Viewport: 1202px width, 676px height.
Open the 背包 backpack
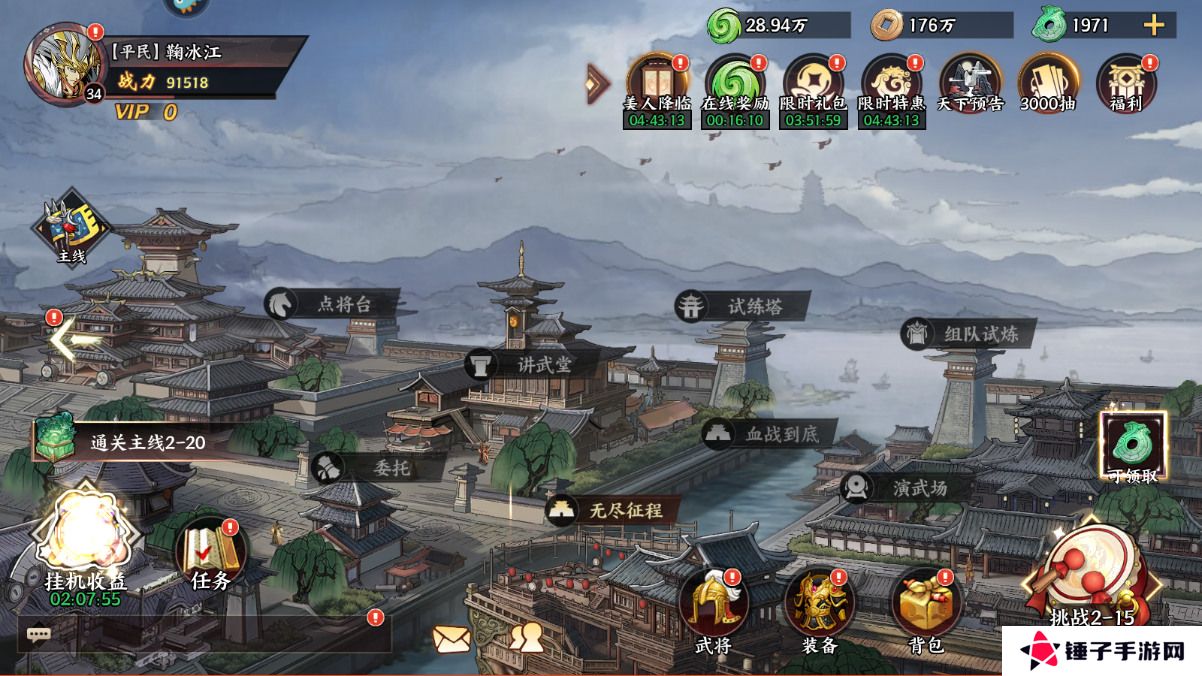tap(922, 607)
